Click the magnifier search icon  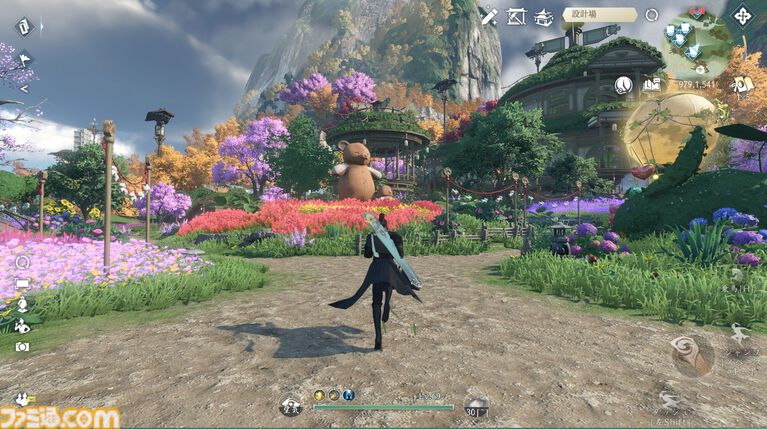coord(22,263)
